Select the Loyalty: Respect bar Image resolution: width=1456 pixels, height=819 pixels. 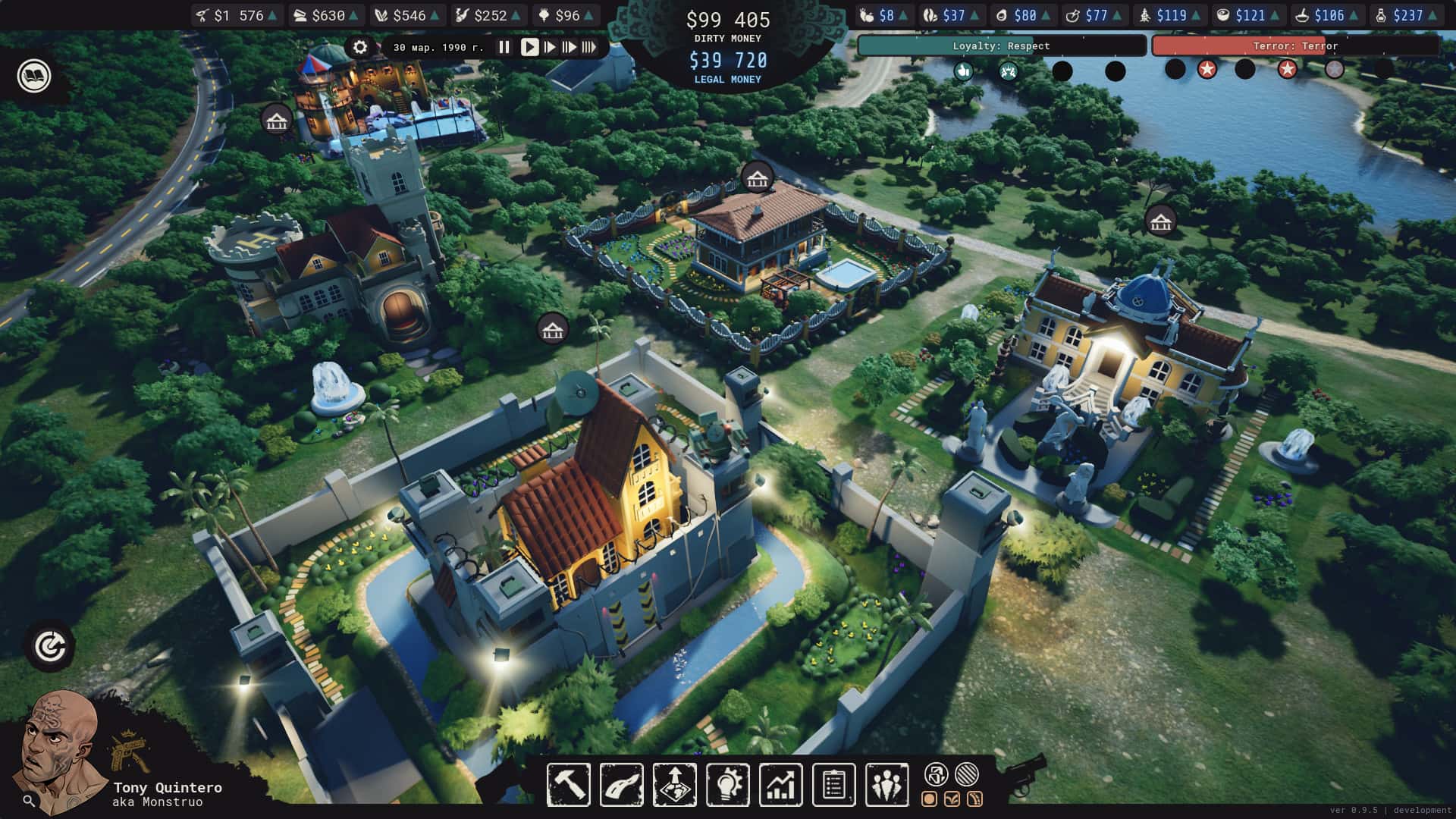click(1002, 46)
